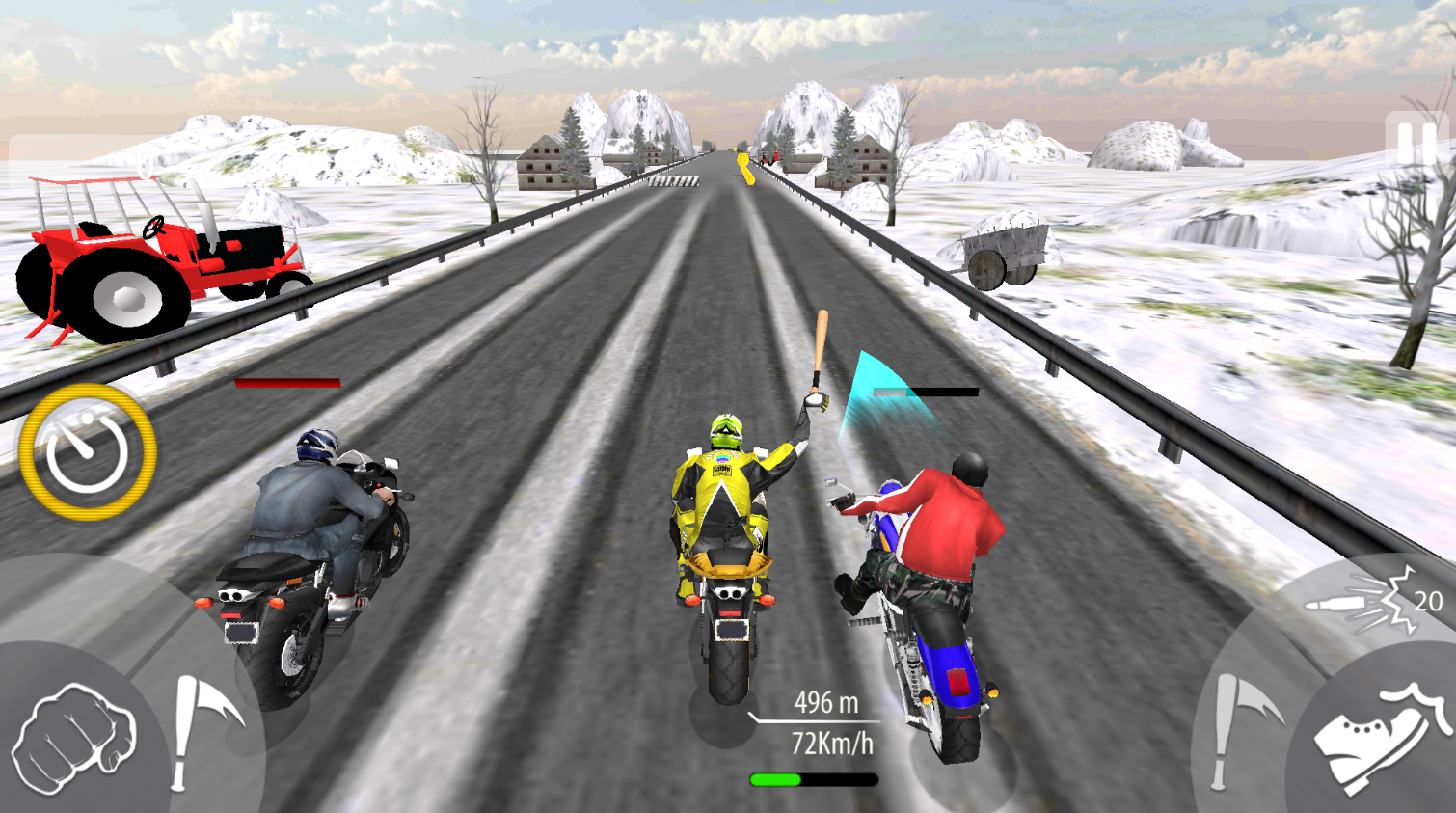
Task: Tap the red tractor beside the road
Action: pos(159,256)
